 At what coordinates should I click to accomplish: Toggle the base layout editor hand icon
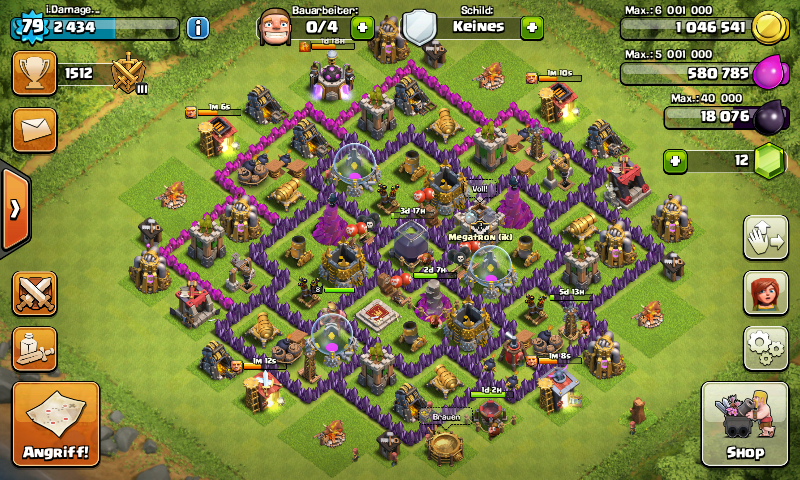tap(764, 237)
